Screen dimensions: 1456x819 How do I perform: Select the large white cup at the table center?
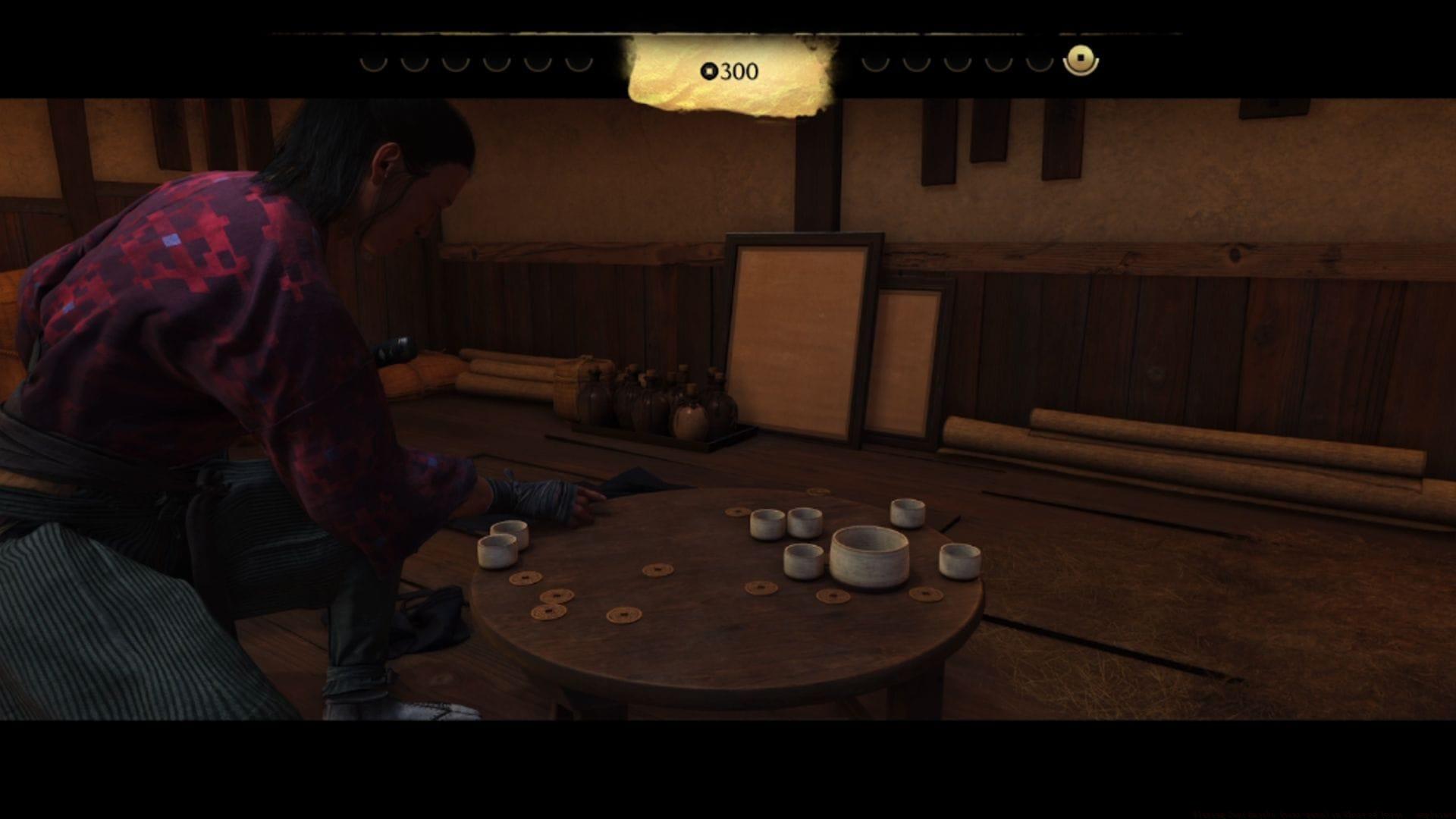pos(871,554)
